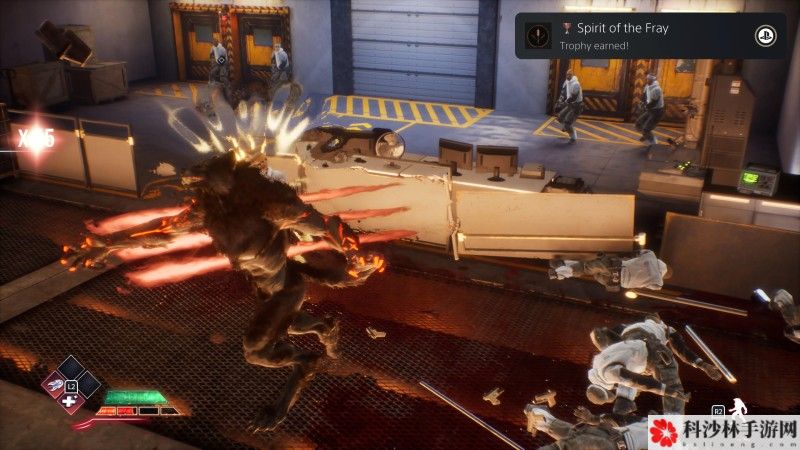Trigger the claw dash ability icon
The height and width of the screenshot is (450, 800).
52,384
